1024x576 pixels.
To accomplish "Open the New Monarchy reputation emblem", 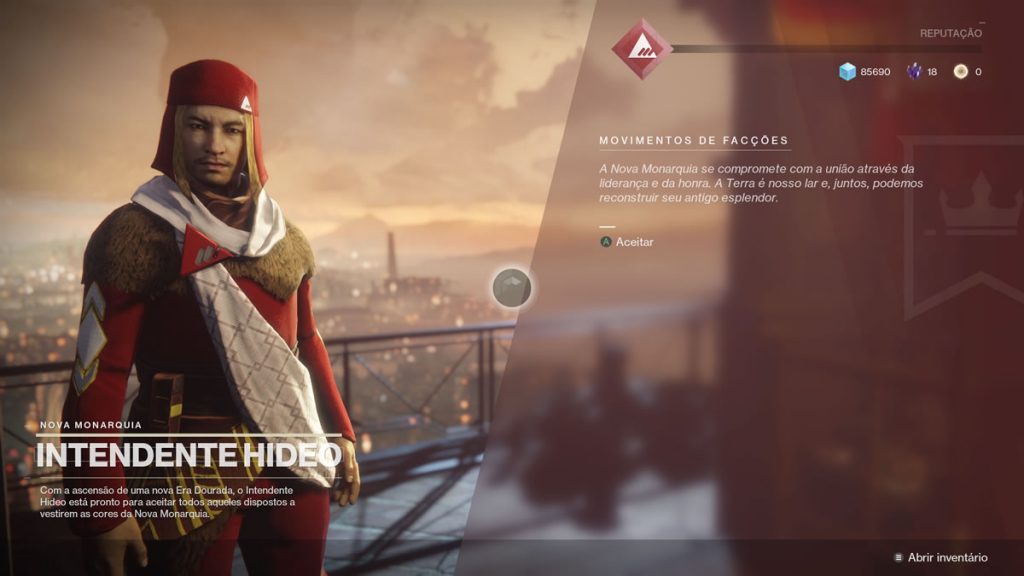I will pyautogui.click(x=641, y=48).
